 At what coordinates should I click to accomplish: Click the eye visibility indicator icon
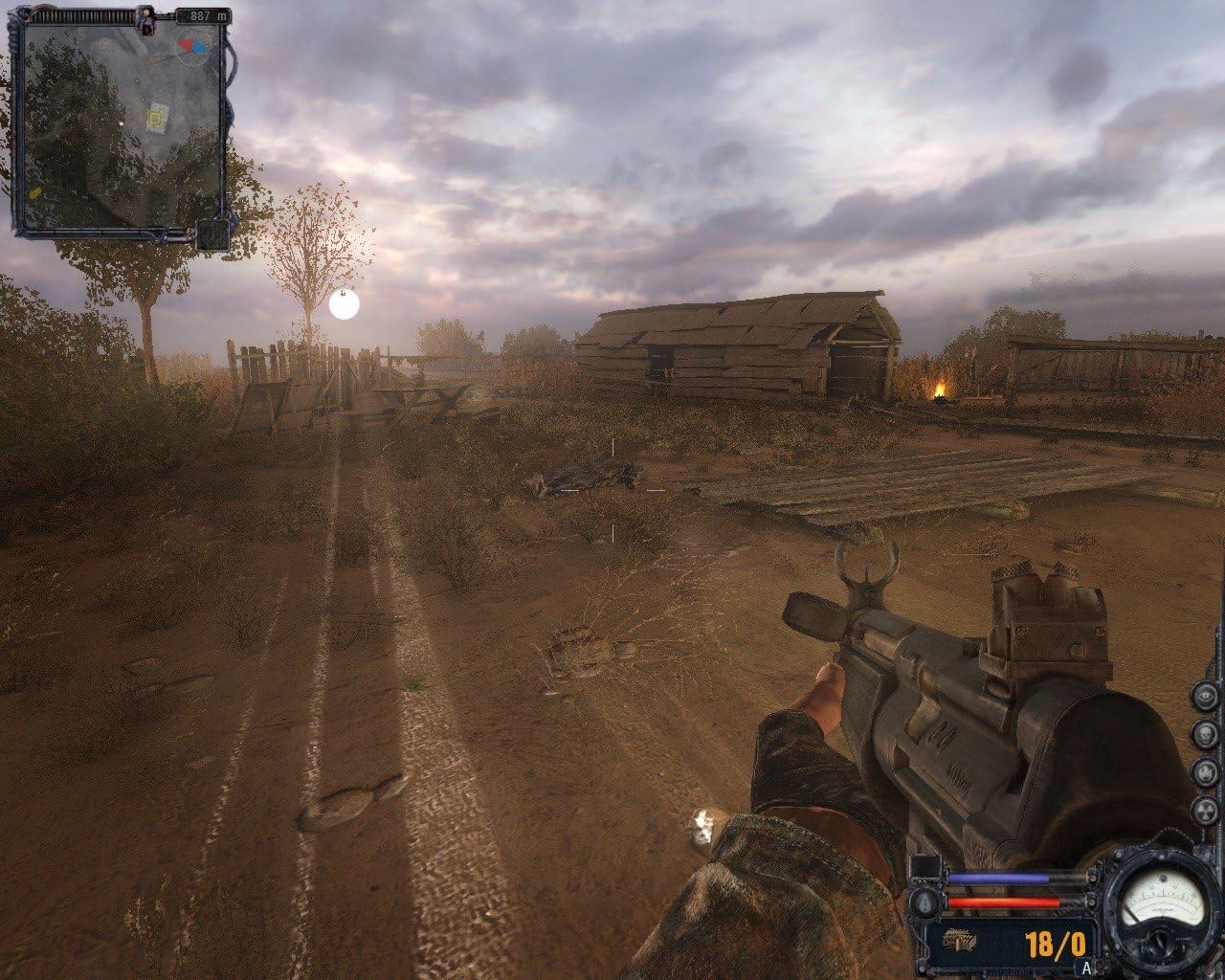pyautogui.click(x=1206, y=696)
